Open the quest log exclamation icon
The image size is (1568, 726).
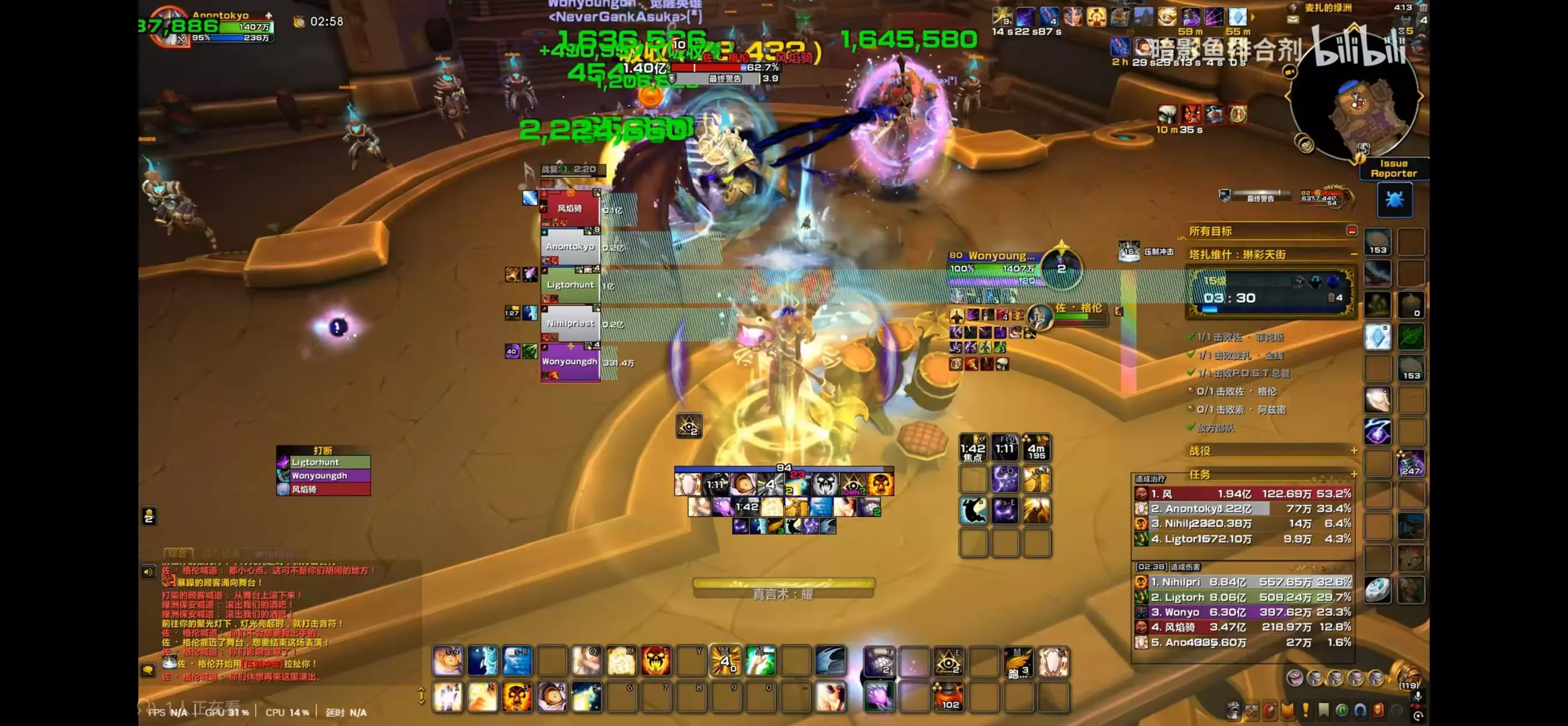click(x=1306, y=709)
